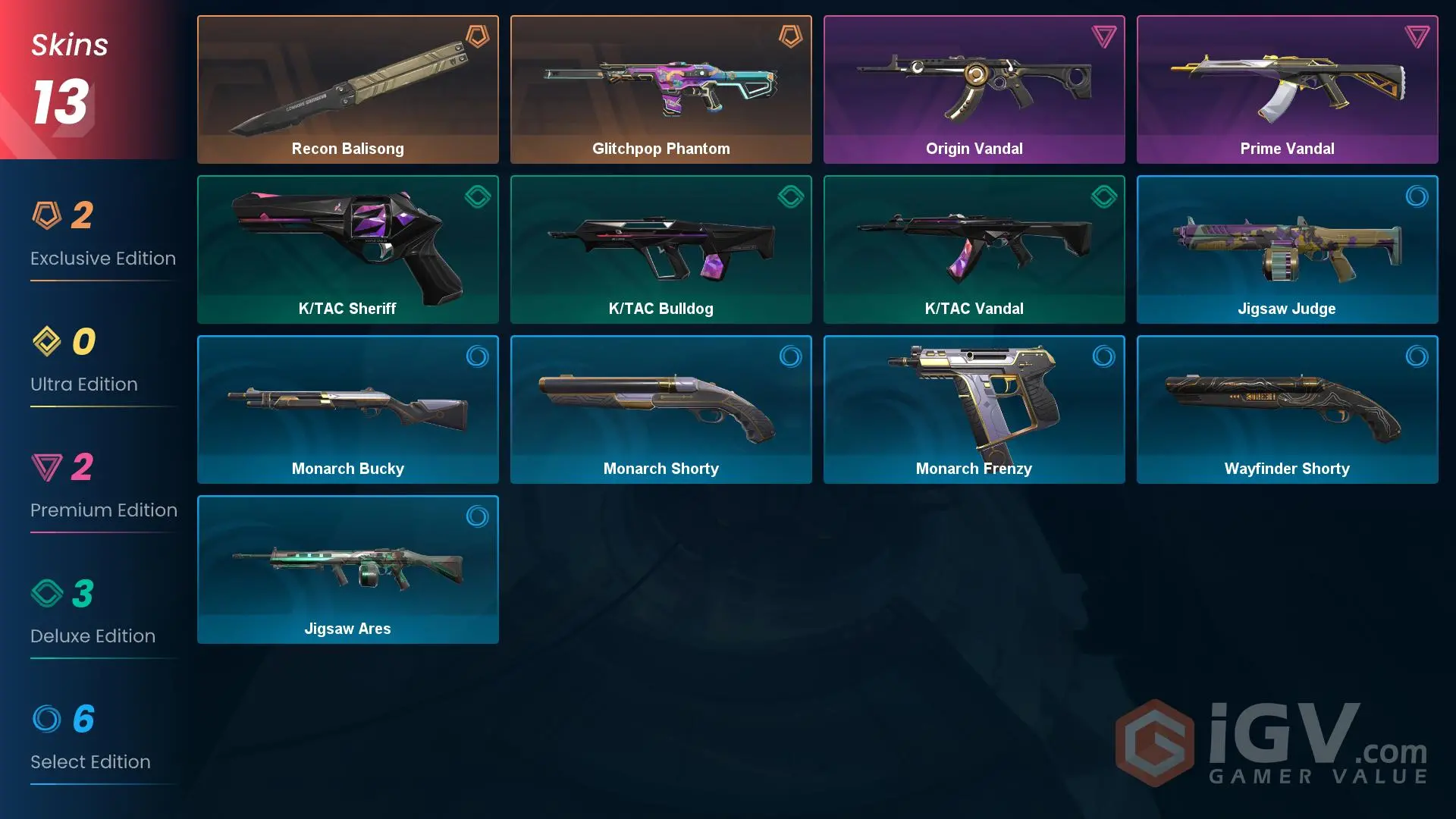
Task: Click the Monarch Shorty skin card
Action: [661, 409]
